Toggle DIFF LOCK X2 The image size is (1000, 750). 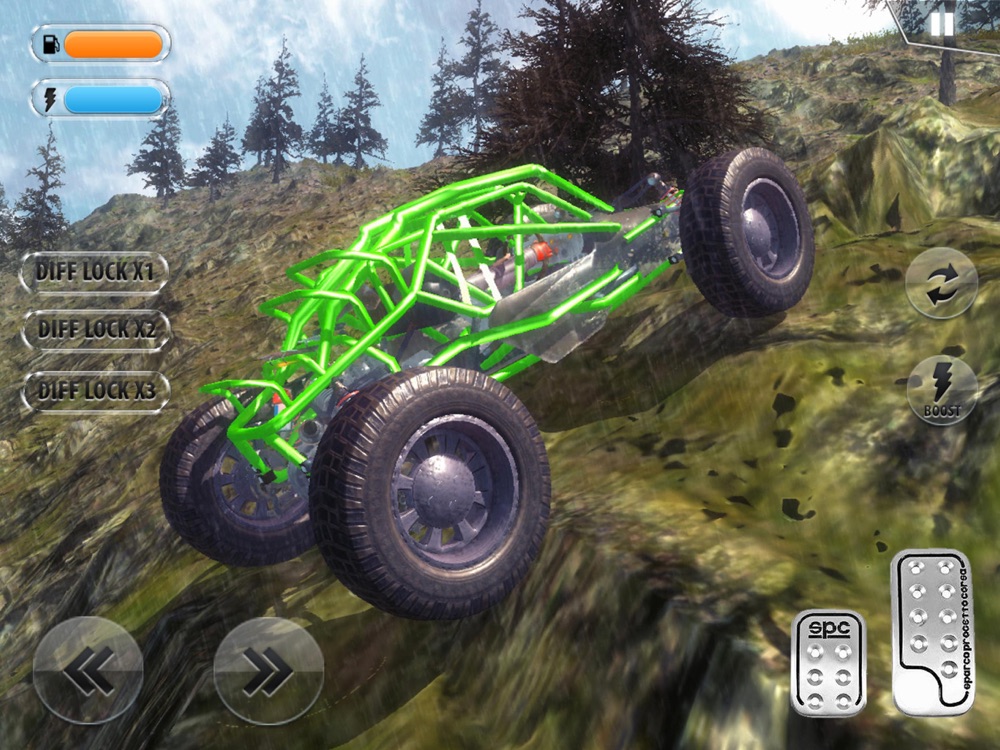95,331
